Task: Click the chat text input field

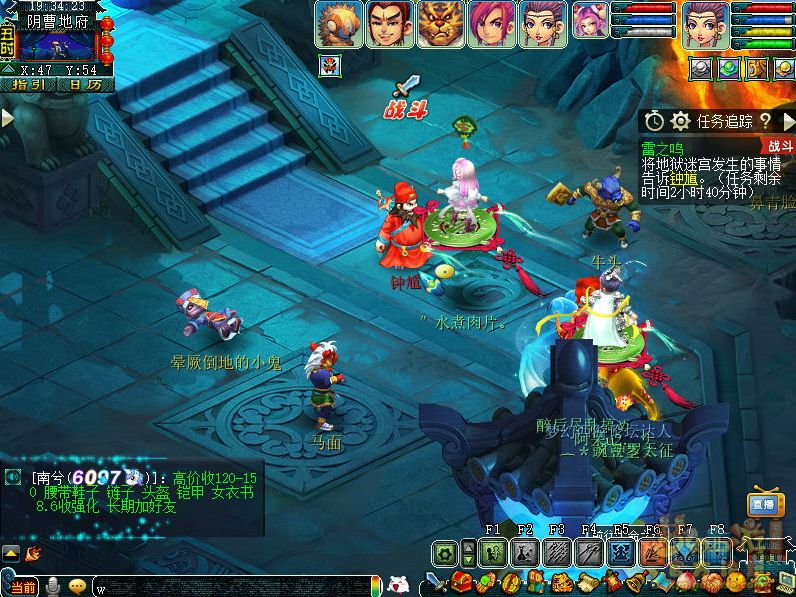Action: (x=230, y=586)
